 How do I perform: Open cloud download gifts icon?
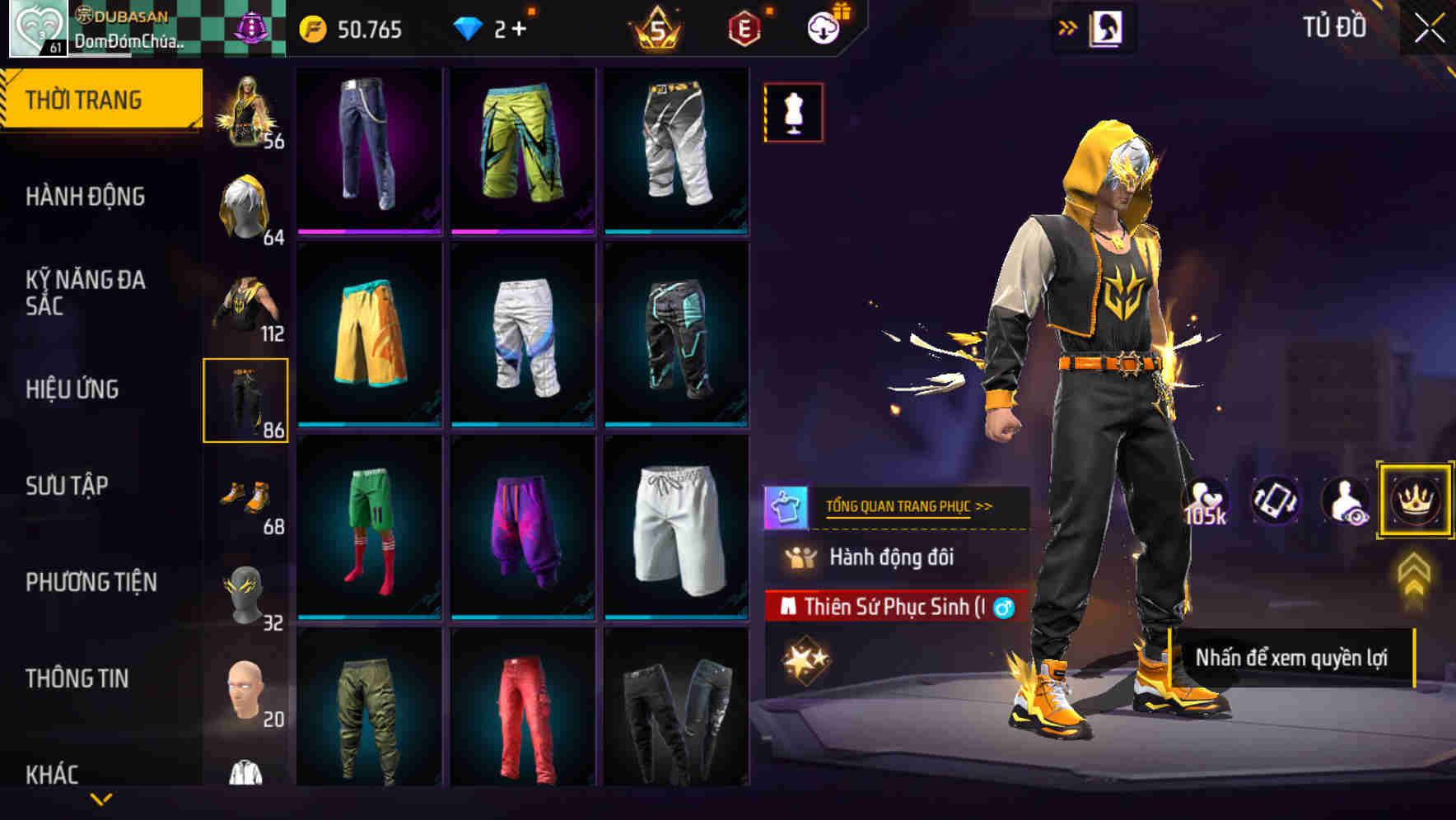[825, 26]
